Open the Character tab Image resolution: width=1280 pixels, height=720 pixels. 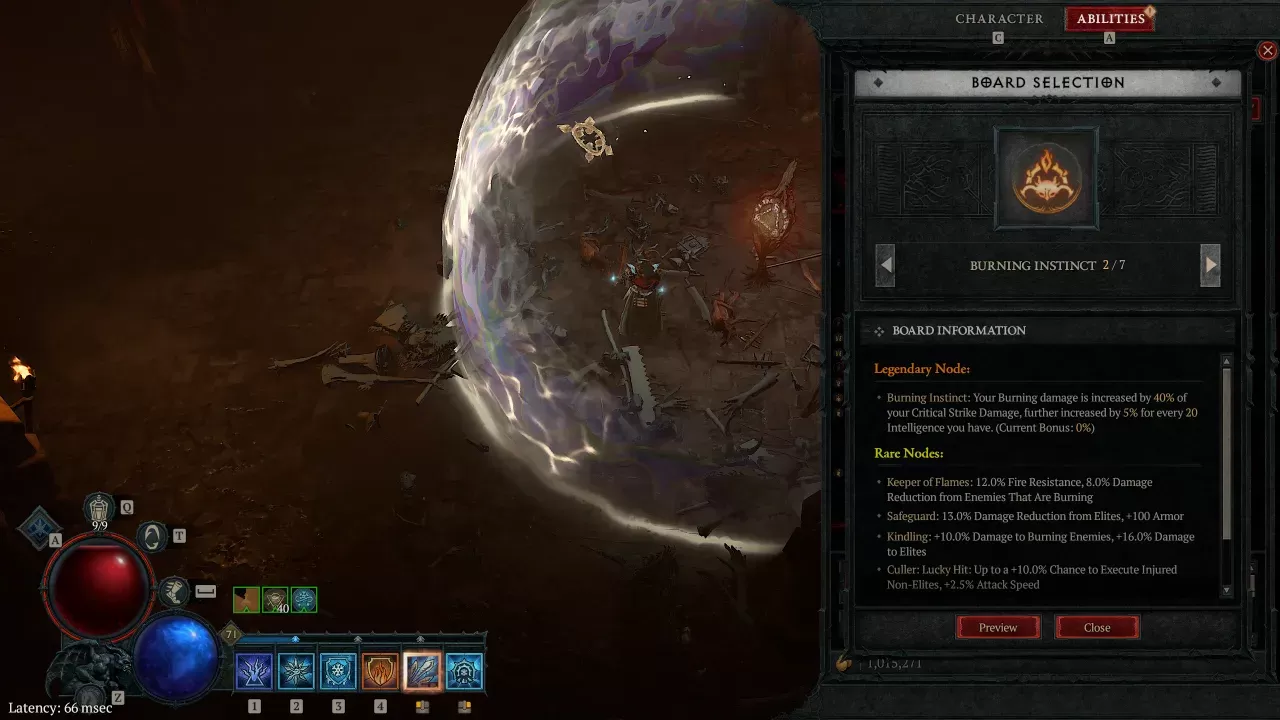tap(999, 18)
